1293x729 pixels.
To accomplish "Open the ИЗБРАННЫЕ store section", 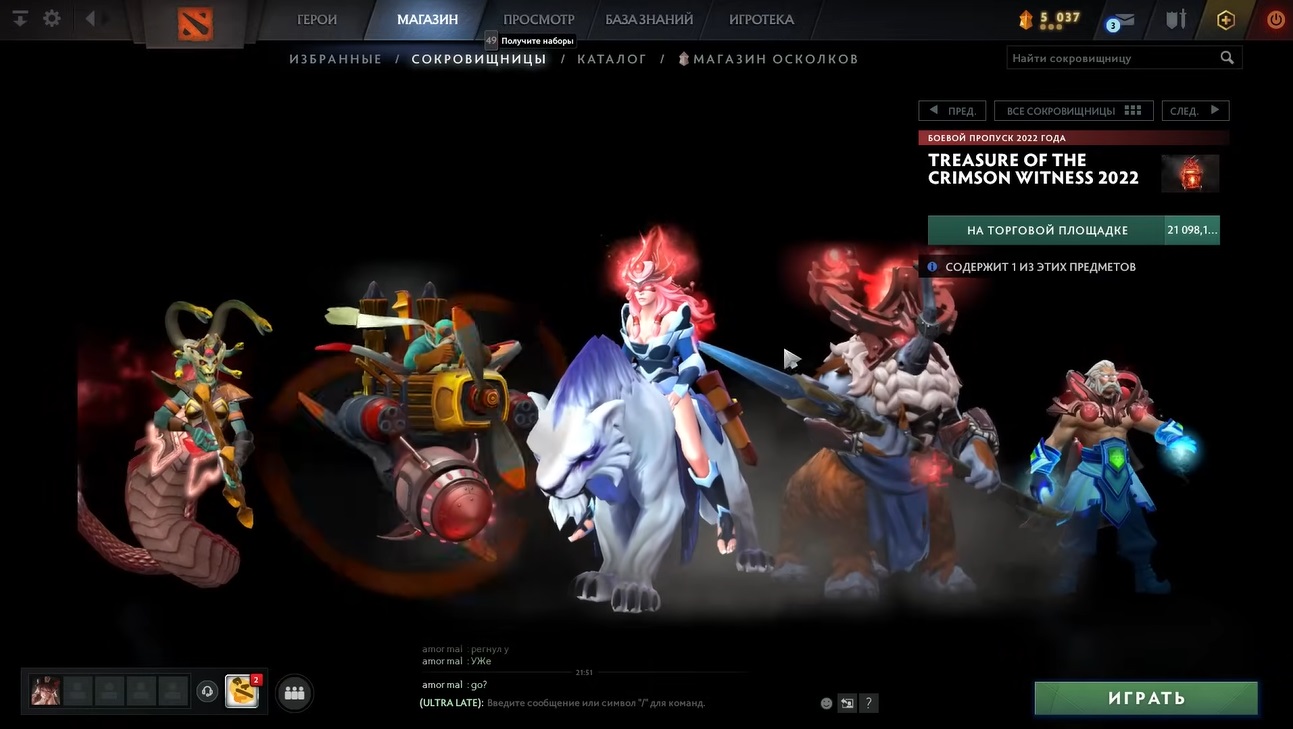I will [x=336, y=59].
